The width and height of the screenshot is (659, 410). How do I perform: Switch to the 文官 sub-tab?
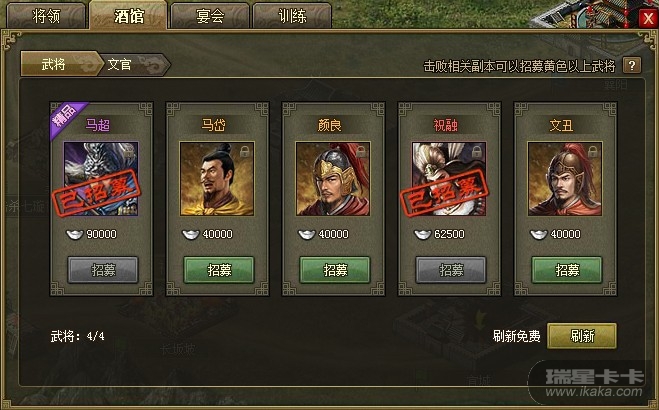click(122, 64)
